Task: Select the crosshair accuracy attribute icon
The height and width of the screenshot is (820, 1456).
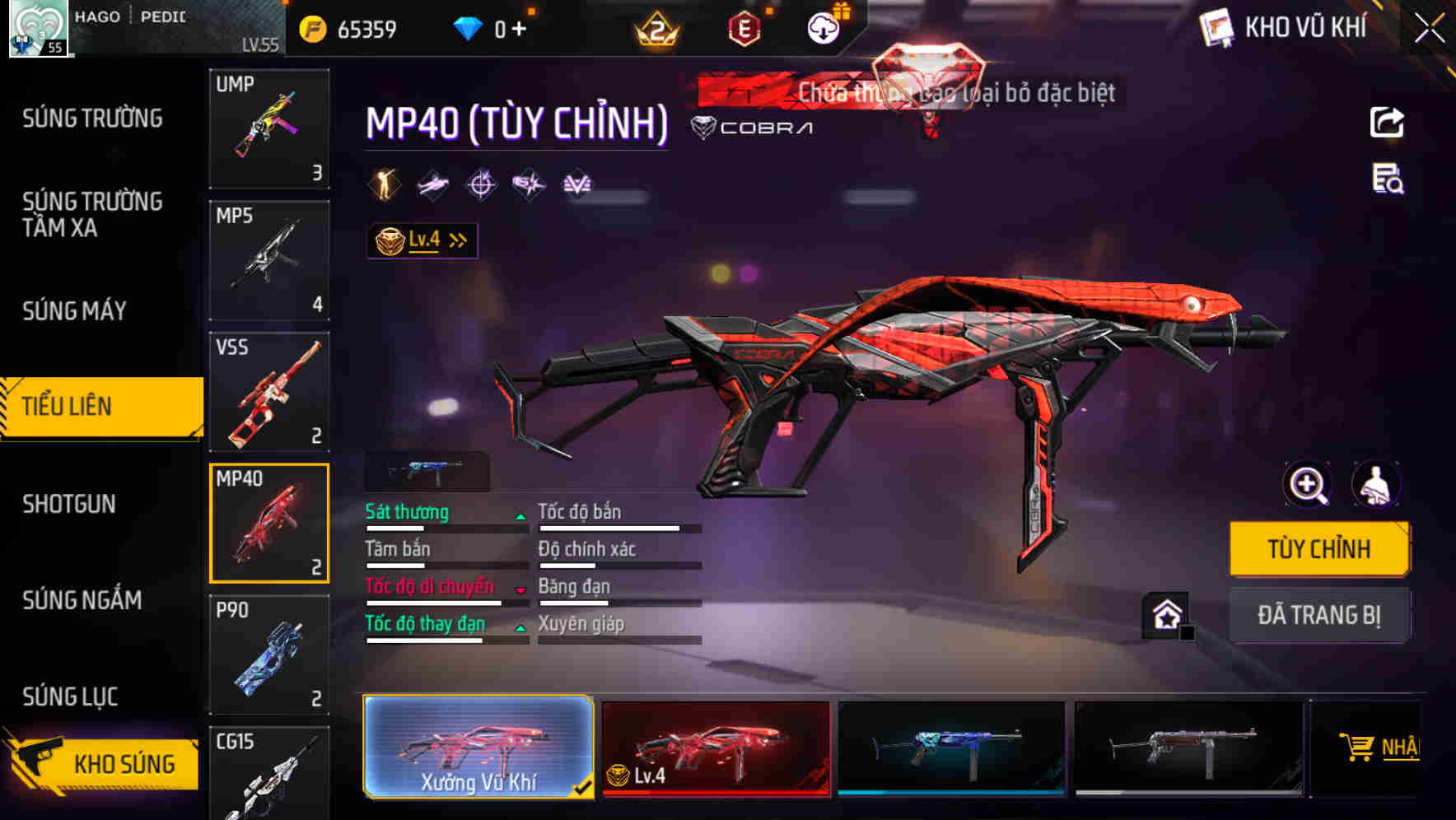Action: pyautogui.click(x=481, y=184)
